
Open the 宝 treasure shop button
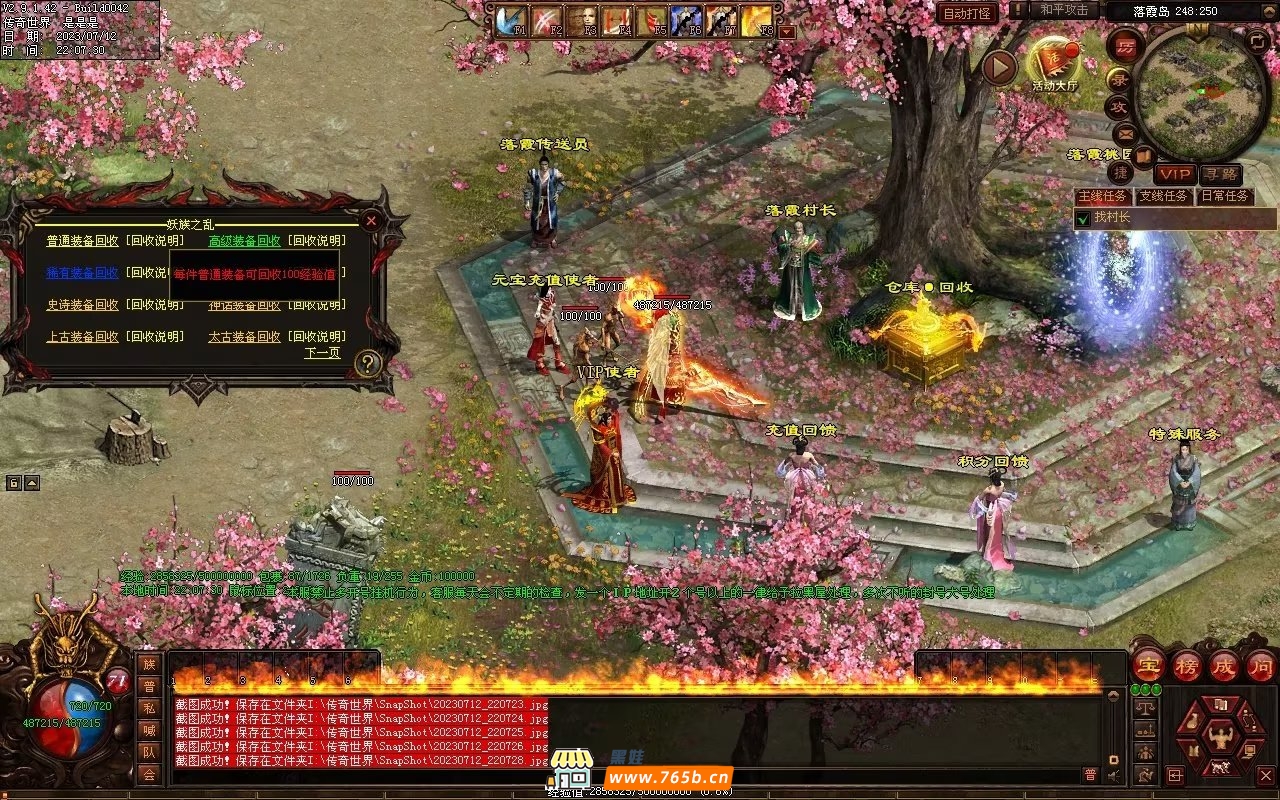coord(1149,665)
